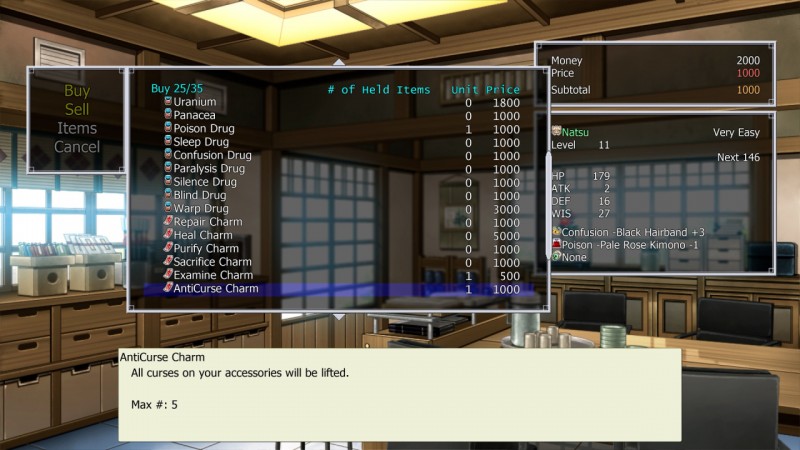Screen dimensions: 800x450
Task: Pick the Sacrifice Charm entry
Action: [x=212, y=262]
